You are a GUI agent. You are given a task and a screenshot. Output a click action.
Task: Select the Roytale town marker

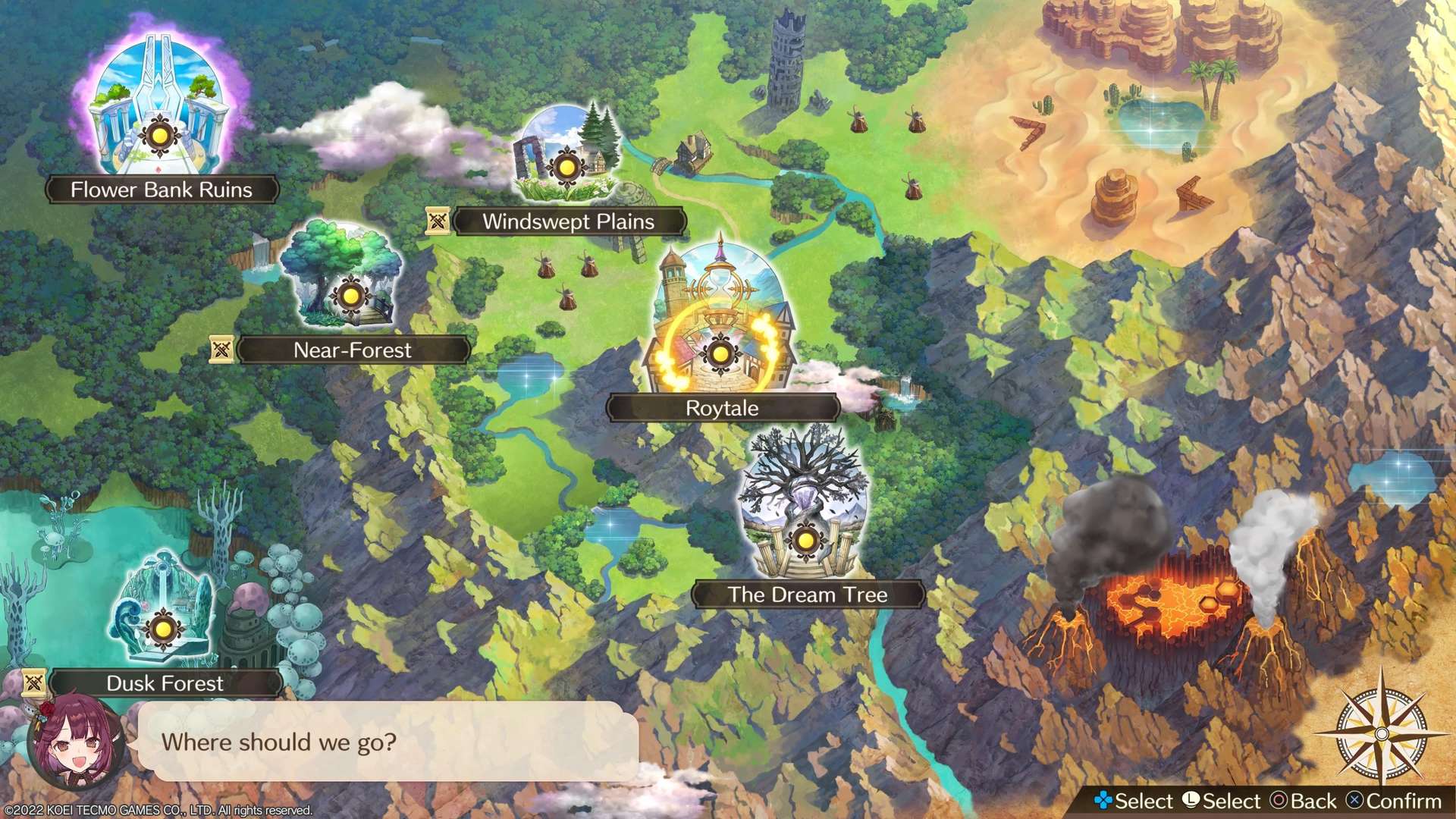coord(720,353)
